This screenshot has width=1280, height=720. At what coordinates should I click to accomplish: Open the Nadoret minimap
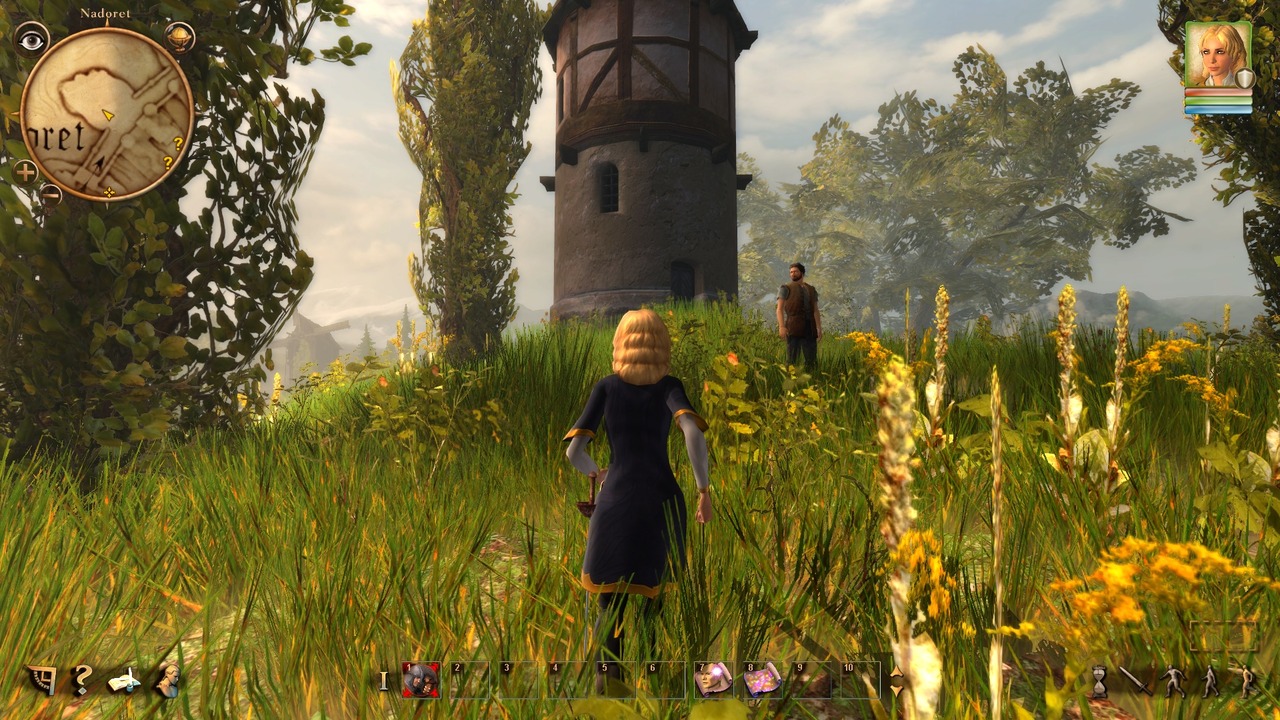pos(106,114)
